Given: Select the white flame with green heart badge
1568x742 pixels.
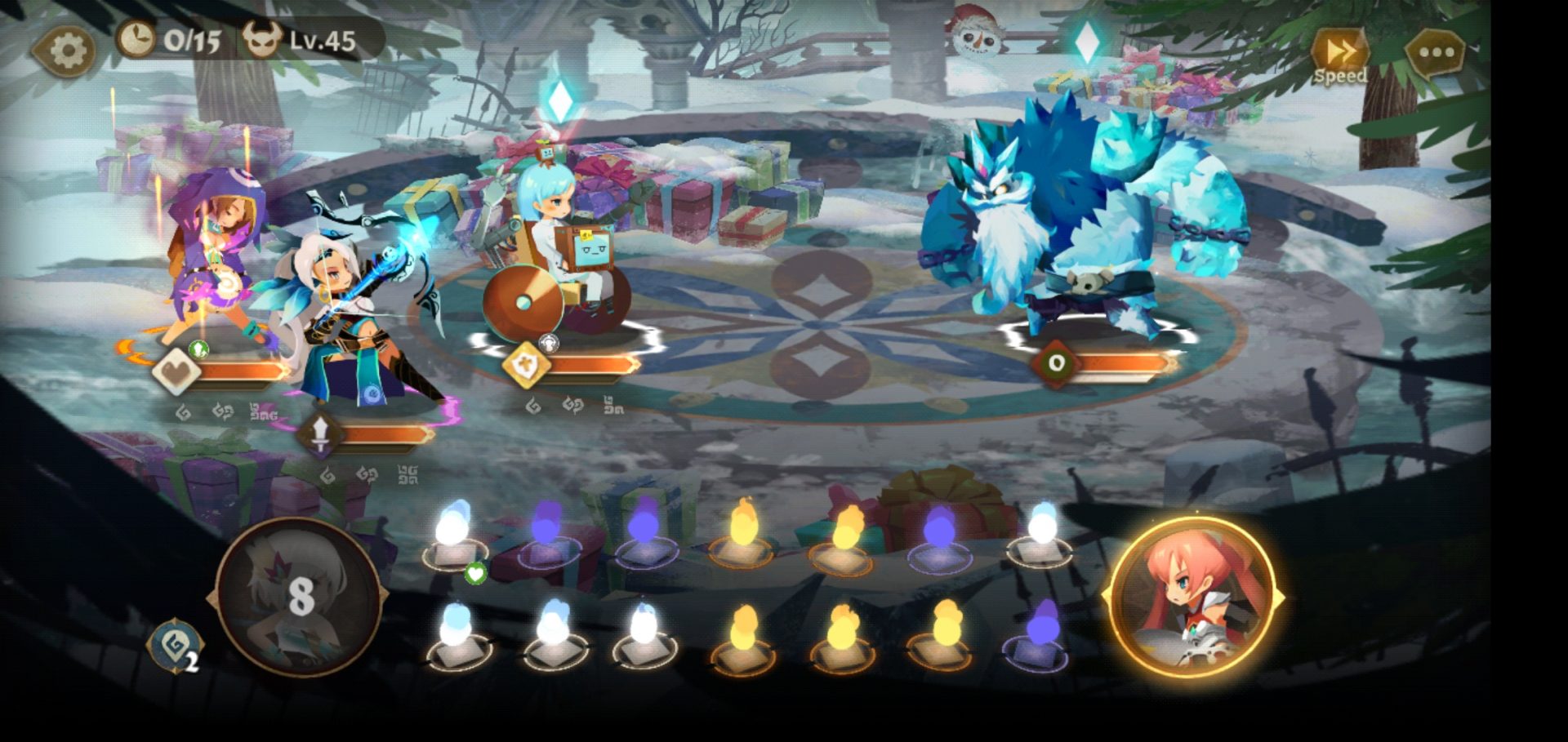Looking at the screenshot, I should pyautogui.click(x=453, y=536).
